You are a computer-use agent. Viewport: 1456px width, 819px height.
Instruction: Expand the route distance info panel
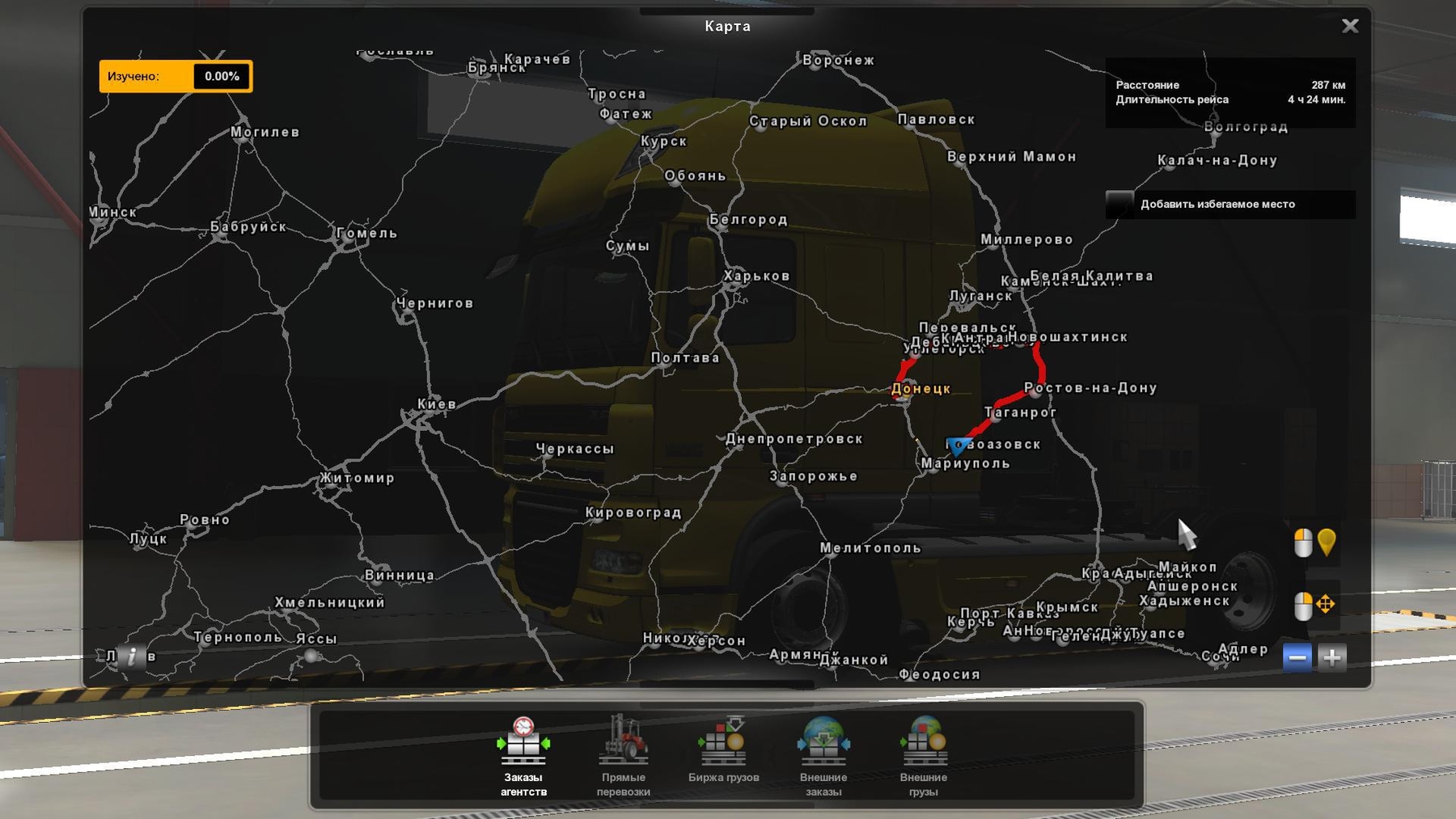point(1230,92)
